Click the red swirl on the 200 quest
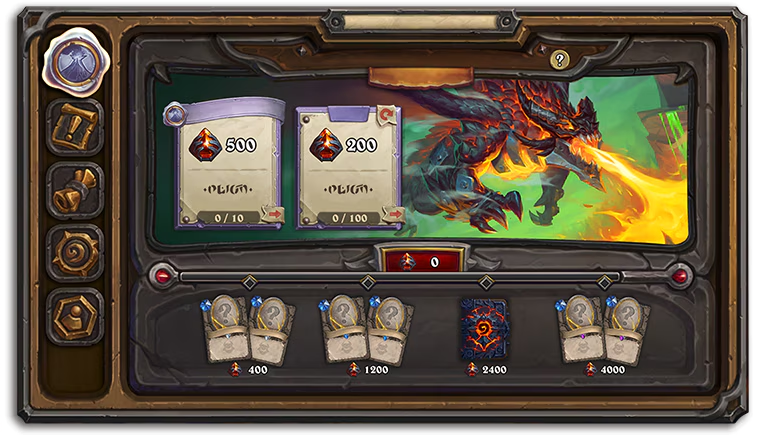Image resolution: width=760 pixels, height=435 pixels. [387, 115]
